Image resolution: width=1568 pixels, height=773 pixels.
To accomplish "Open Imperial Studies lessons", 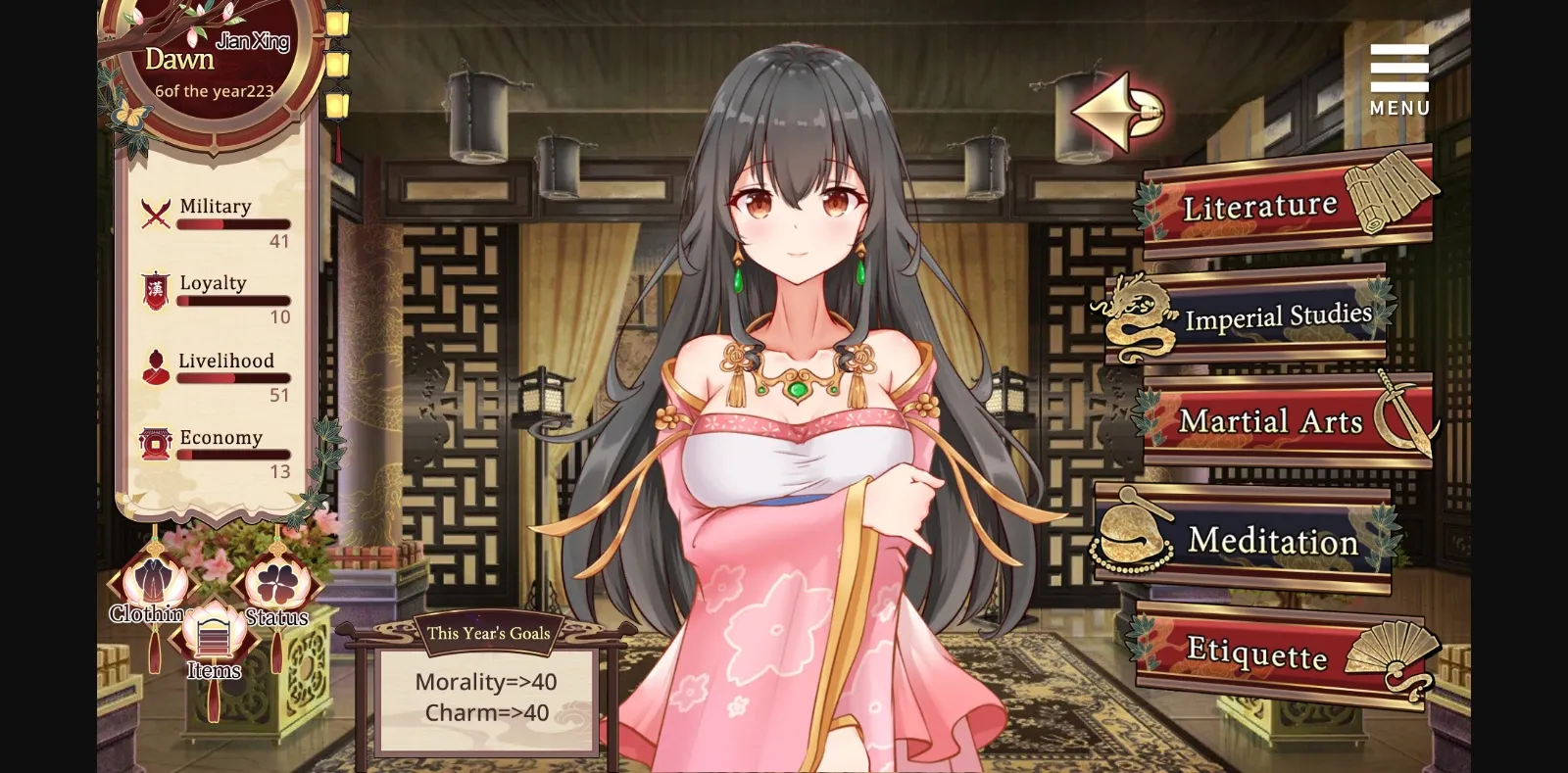I will pyautogui.click(x=1277, y=315).
